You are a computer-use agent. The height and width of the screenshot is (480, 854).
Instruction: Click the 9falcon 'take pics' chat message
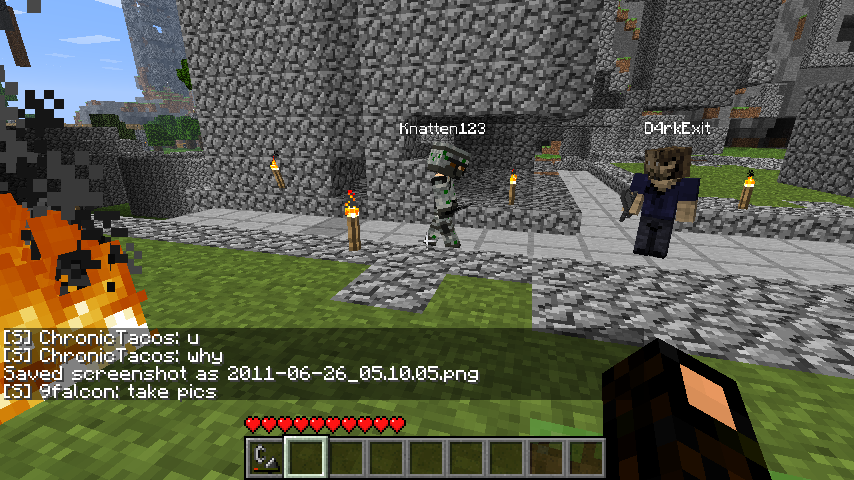110,391
